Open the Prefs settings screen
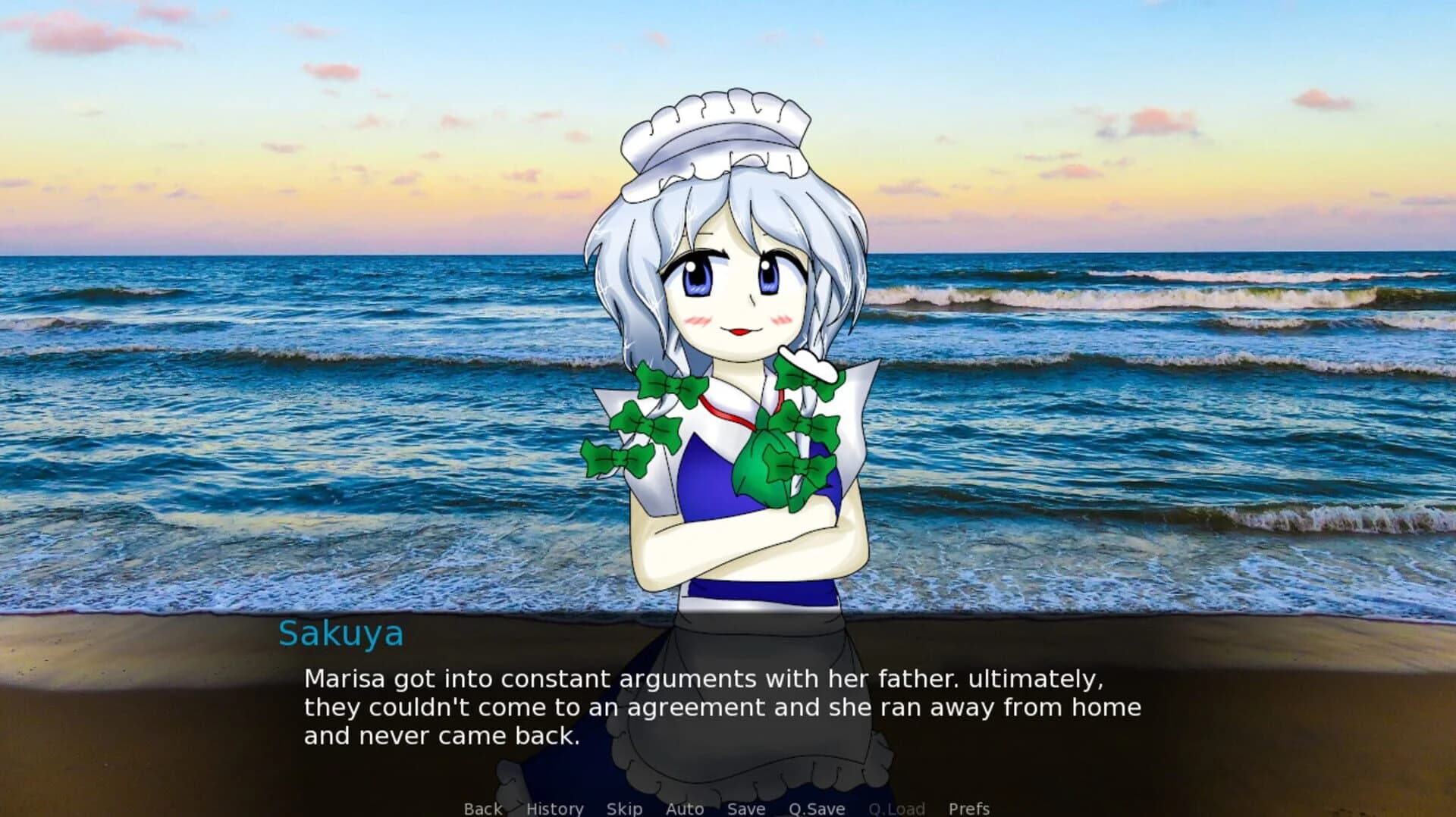Image resolution: width=1456 pixels, height=817 pixels. pyautogui.click(x=968, y=808)
